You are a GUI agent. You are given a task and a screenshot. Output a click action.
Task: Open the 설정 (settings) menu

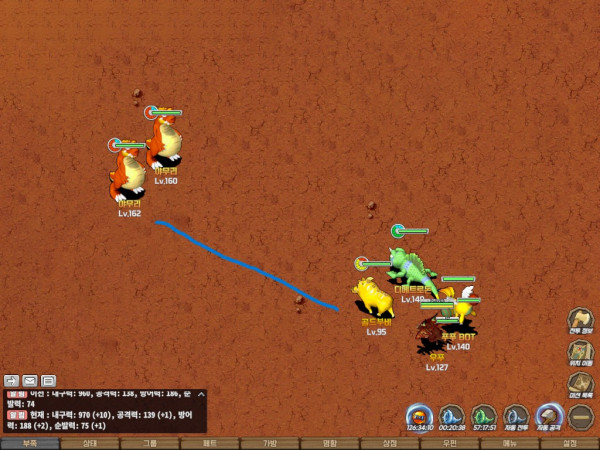click(x=570, y=443)
